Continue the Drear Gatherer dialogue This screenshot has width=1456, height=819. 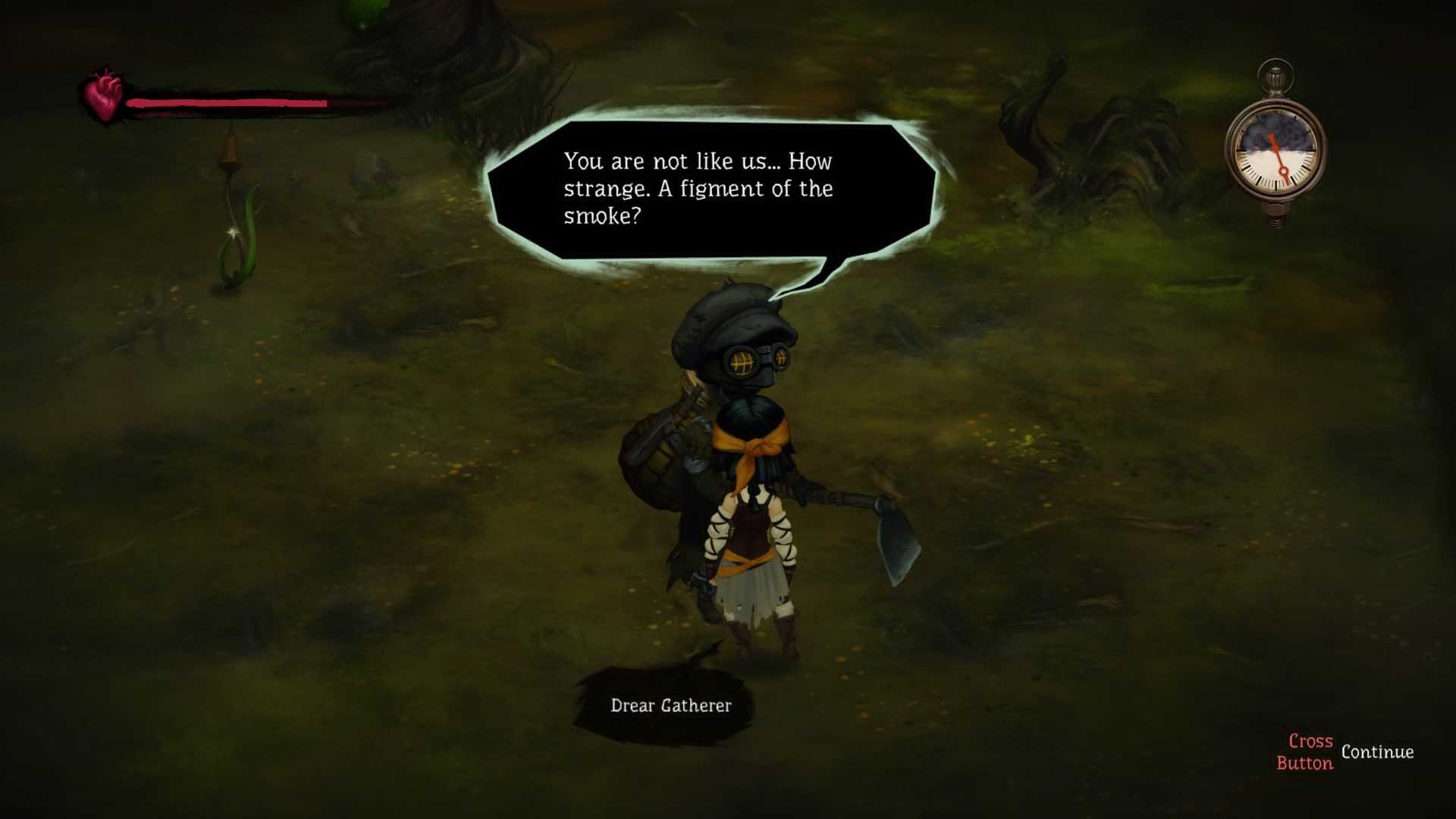(1345, 752)
